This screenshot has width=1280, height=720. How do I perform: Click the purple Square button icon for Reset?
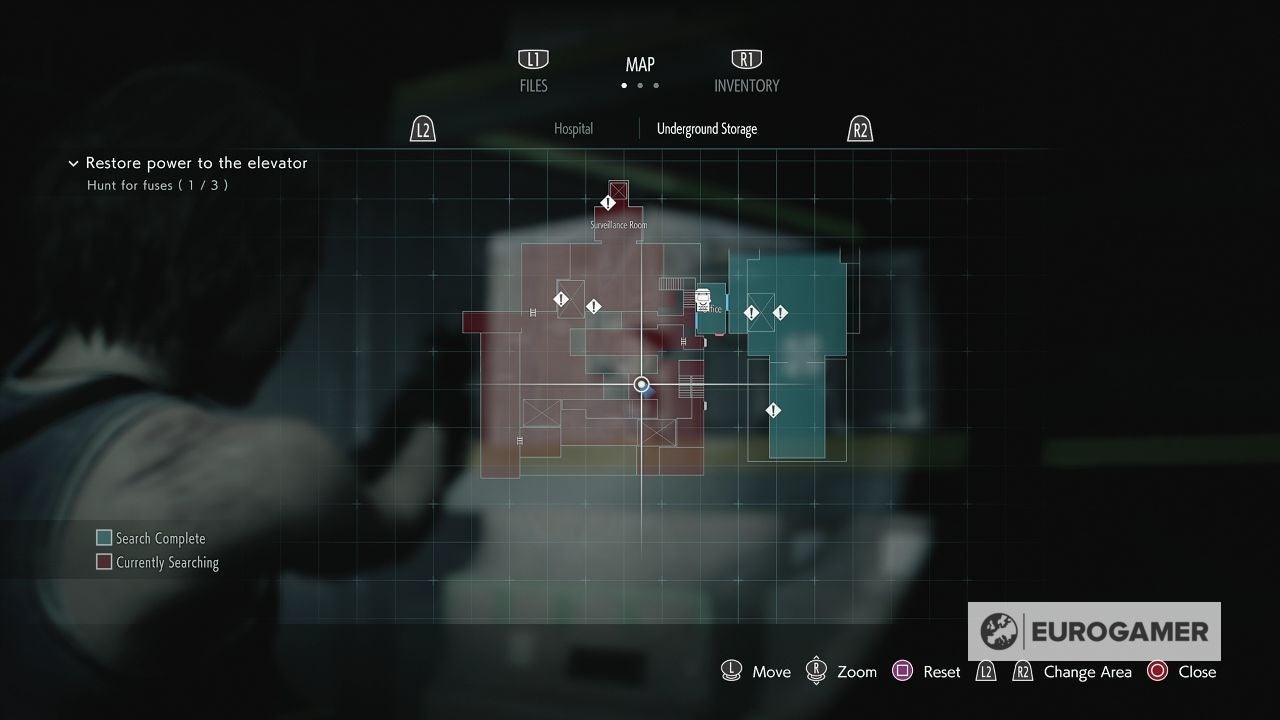(x=904, y=671)
